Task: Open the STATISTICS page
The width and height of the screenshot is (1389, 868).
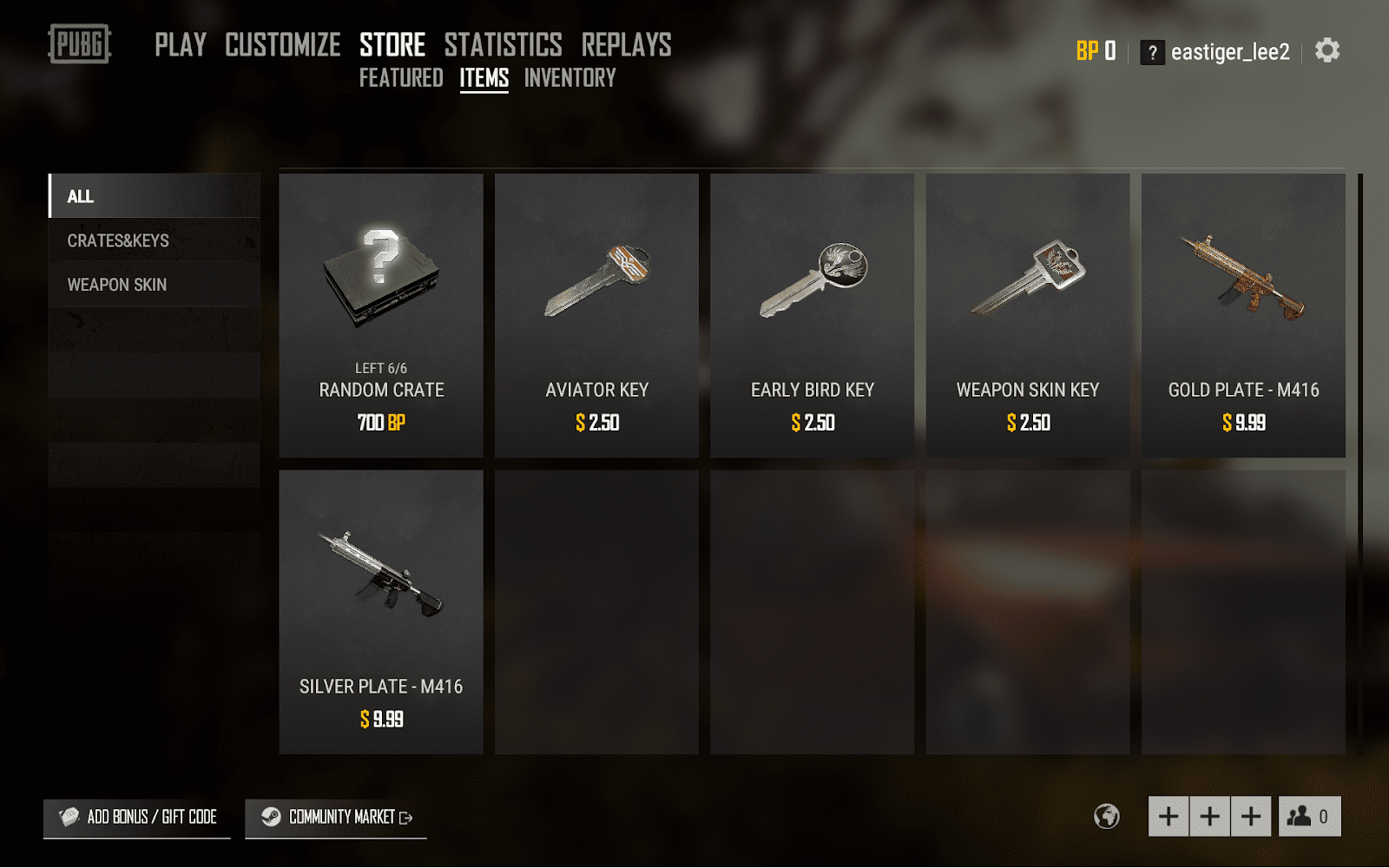Action: click(x=503, y=45)
